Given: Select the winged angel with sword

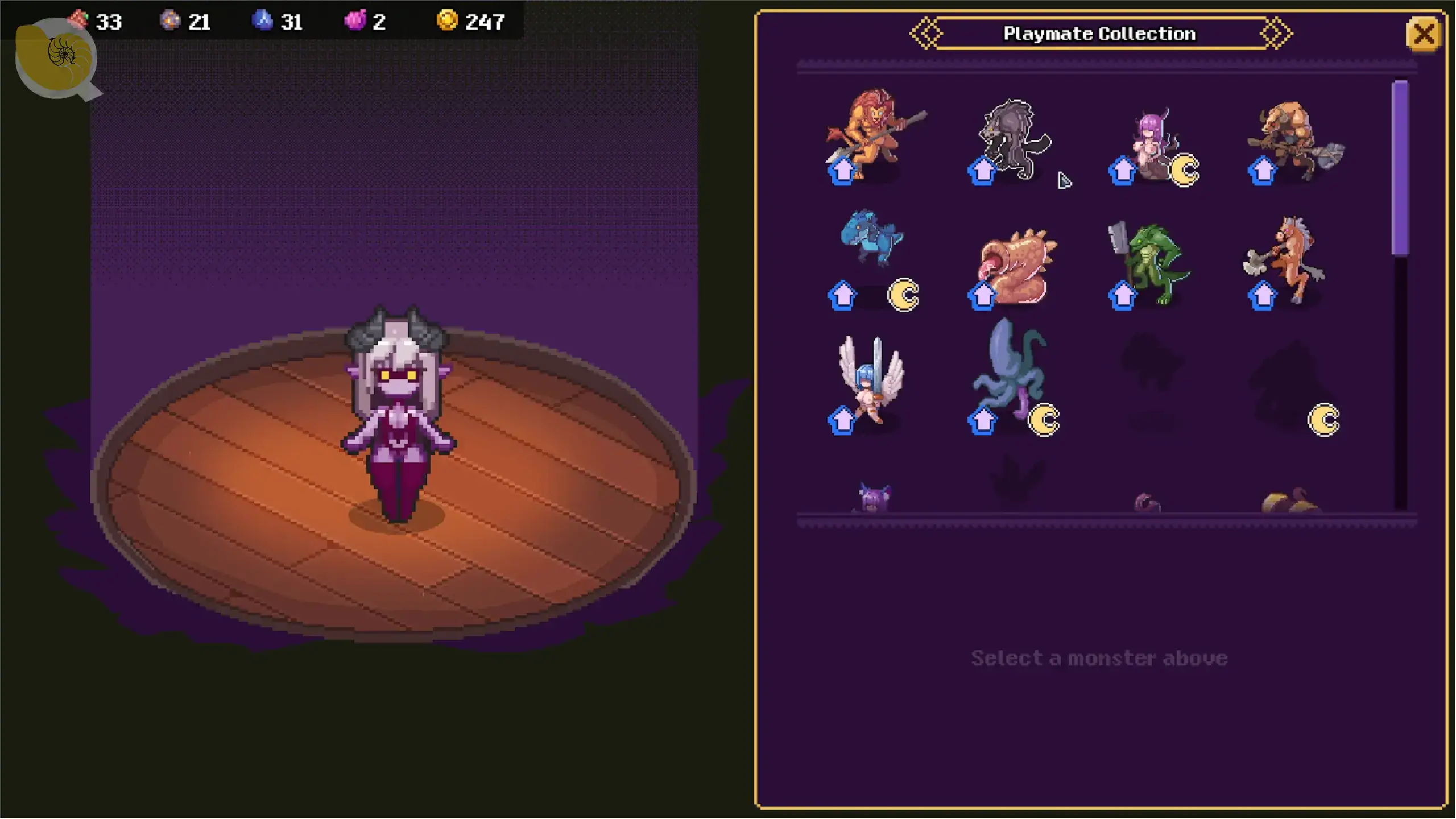Looking at the screenshot, I should pyautogui.click(x=870, y=378).
